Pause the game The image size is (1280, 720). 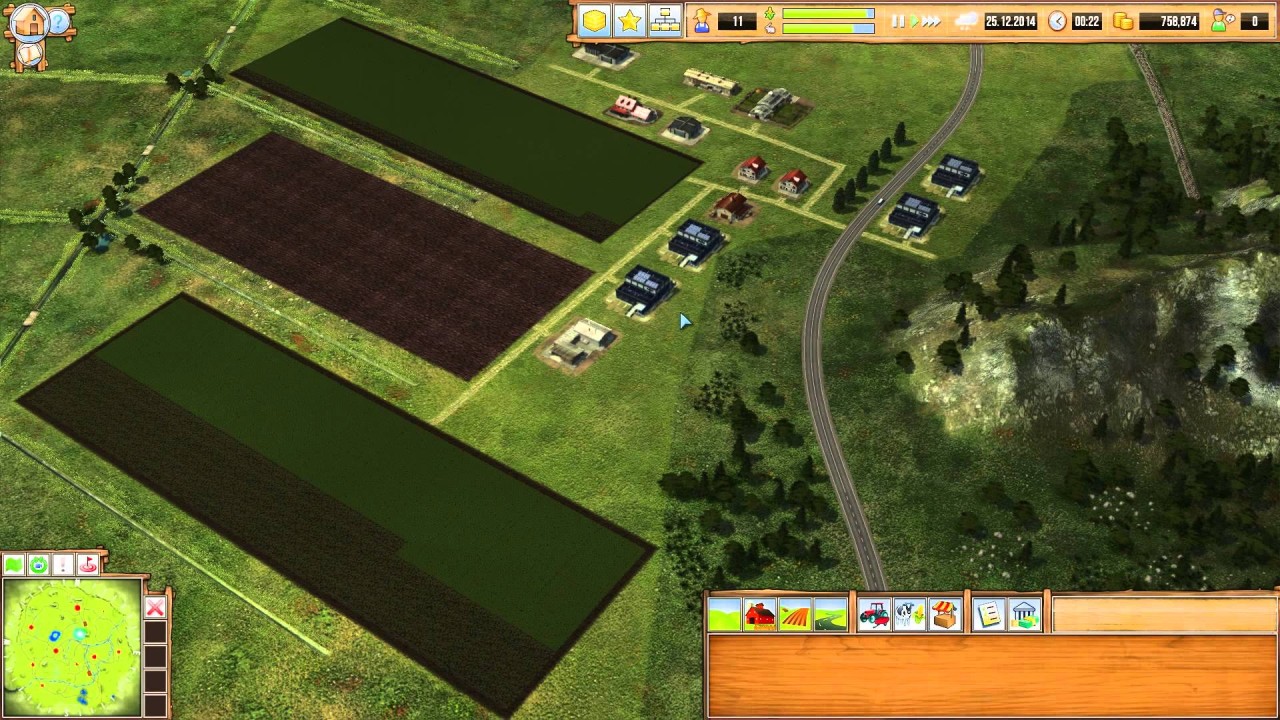pyautogui.click(x=897, y=21)
